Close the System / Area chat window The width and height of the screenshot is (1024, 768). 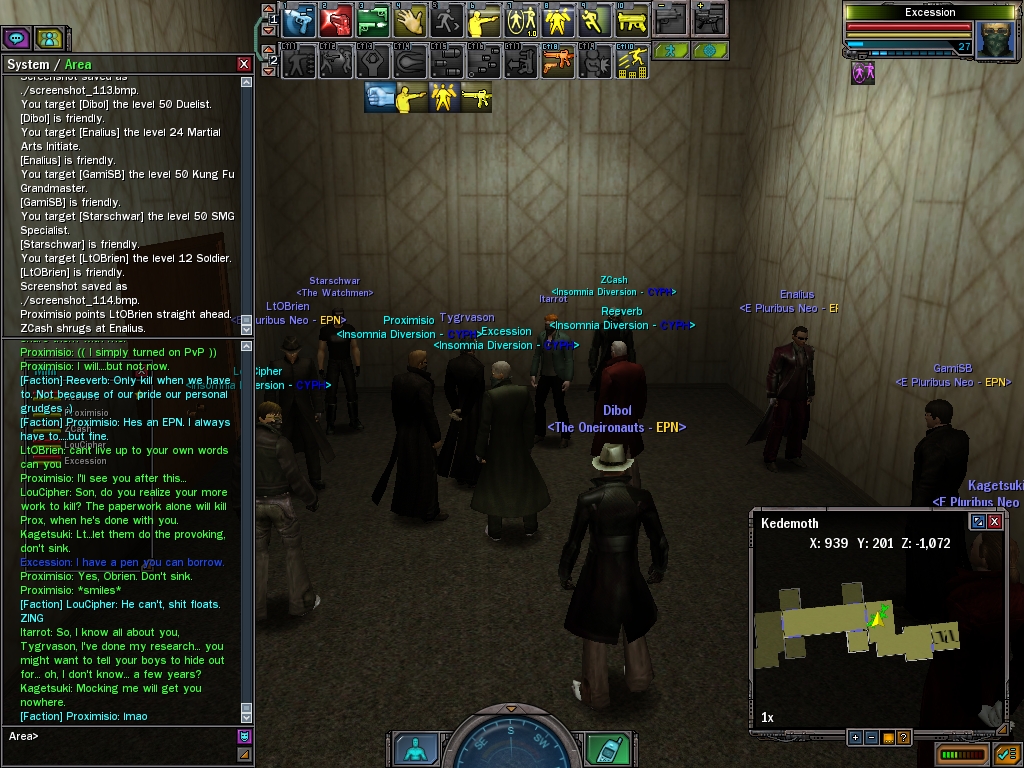[x=244, y=64]
